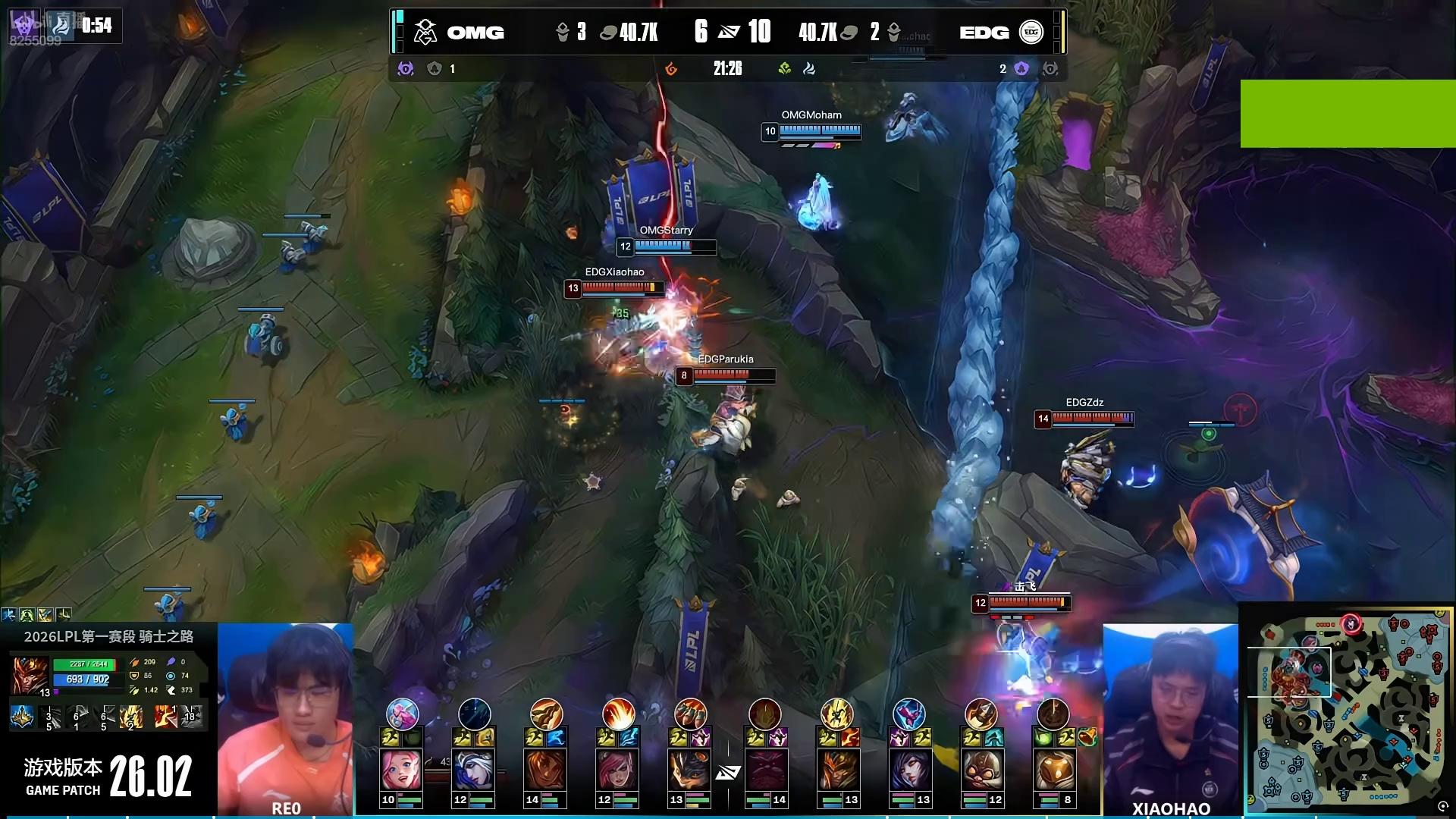Pick Jarvan IV's portrait in the team bar
The height and width of the screenshot is (819, 1456).
pos(836,770)
